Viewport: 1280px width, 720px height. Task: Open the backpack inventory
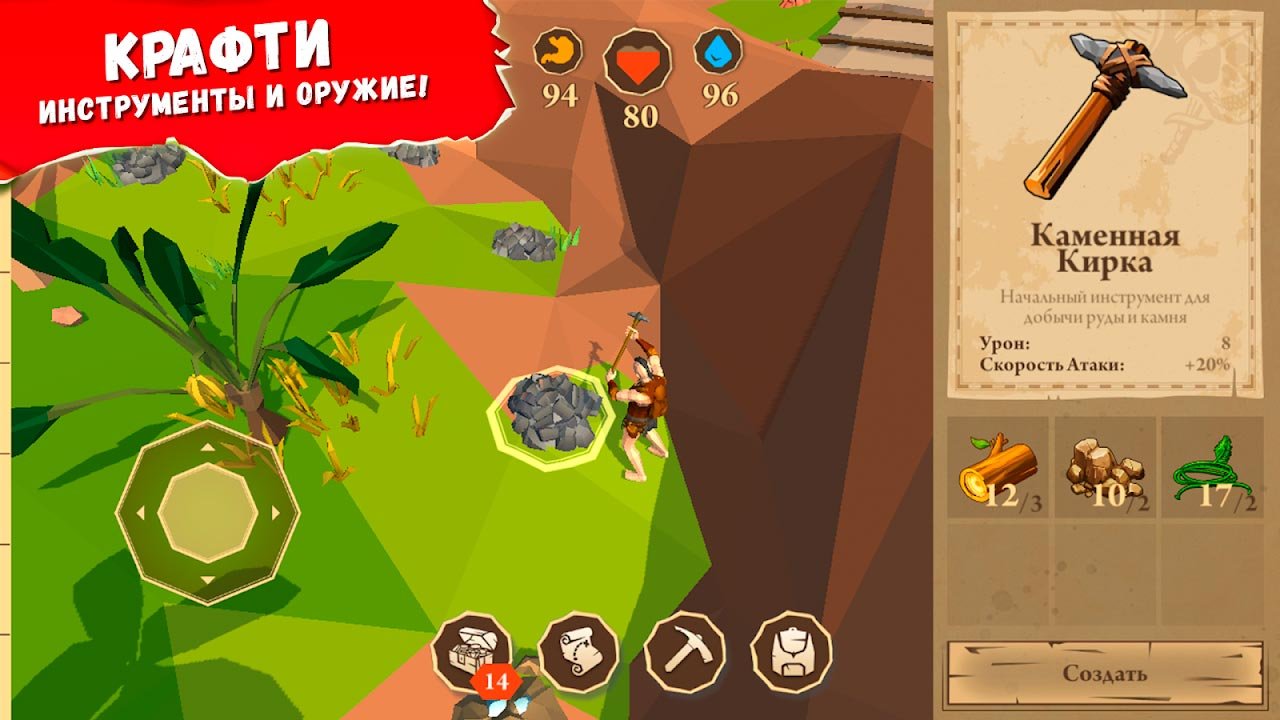pos(791,652)
